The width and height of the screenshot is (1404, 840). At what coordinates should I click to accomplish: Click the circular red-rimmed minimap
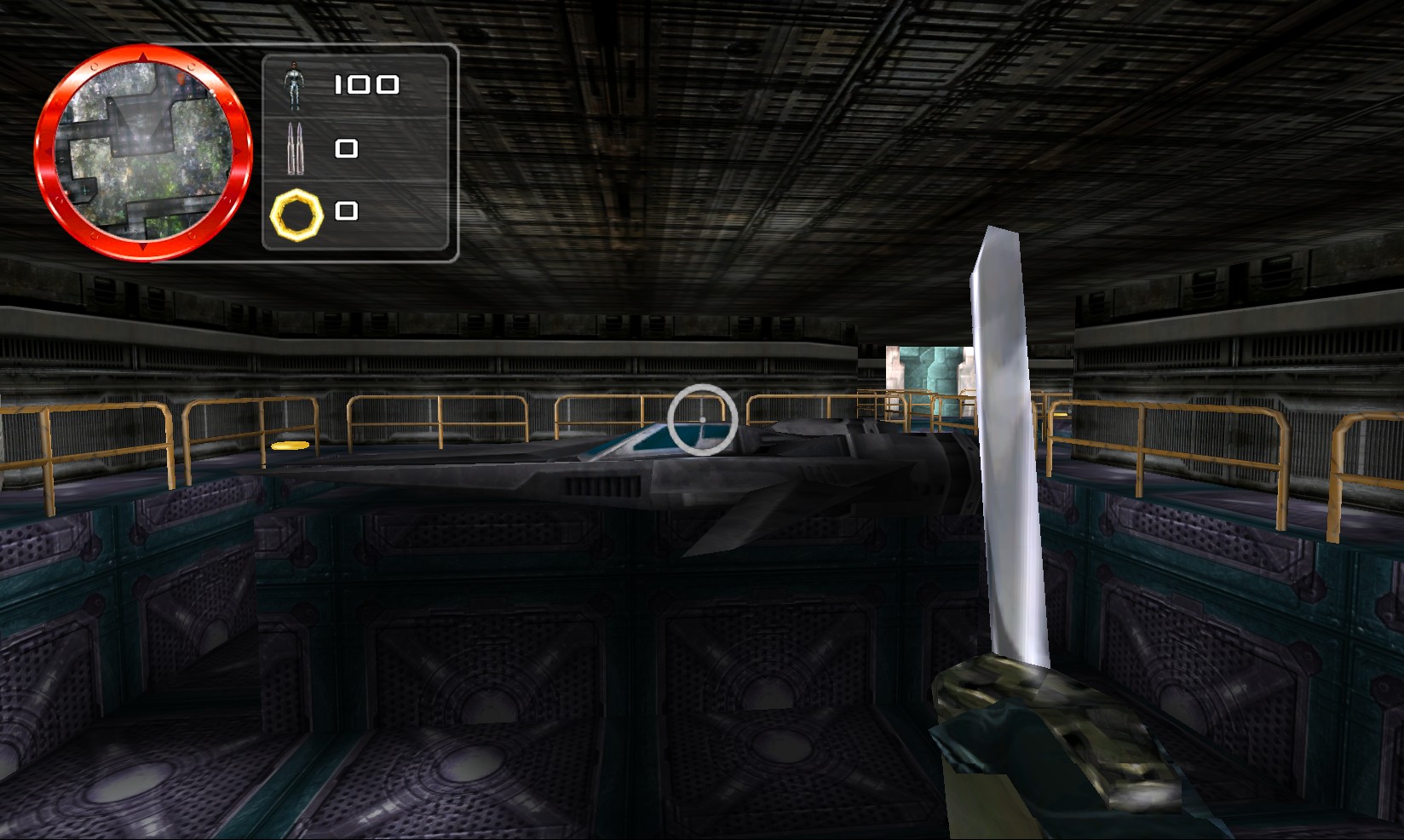[143, 152]
